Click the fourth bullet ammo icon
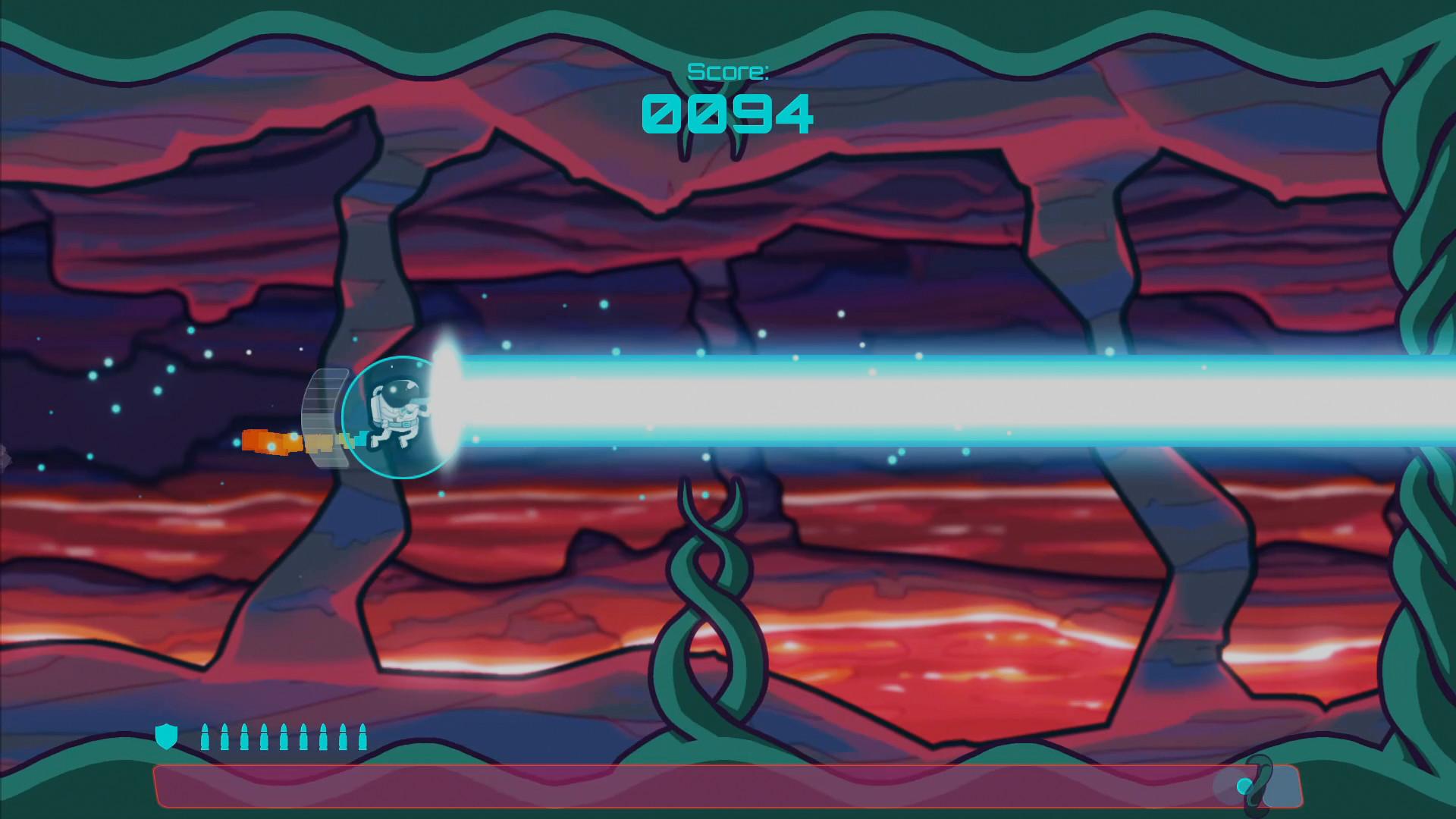Image resolution: width=1456 pixels, height=819 pixels. click(263, 735)
